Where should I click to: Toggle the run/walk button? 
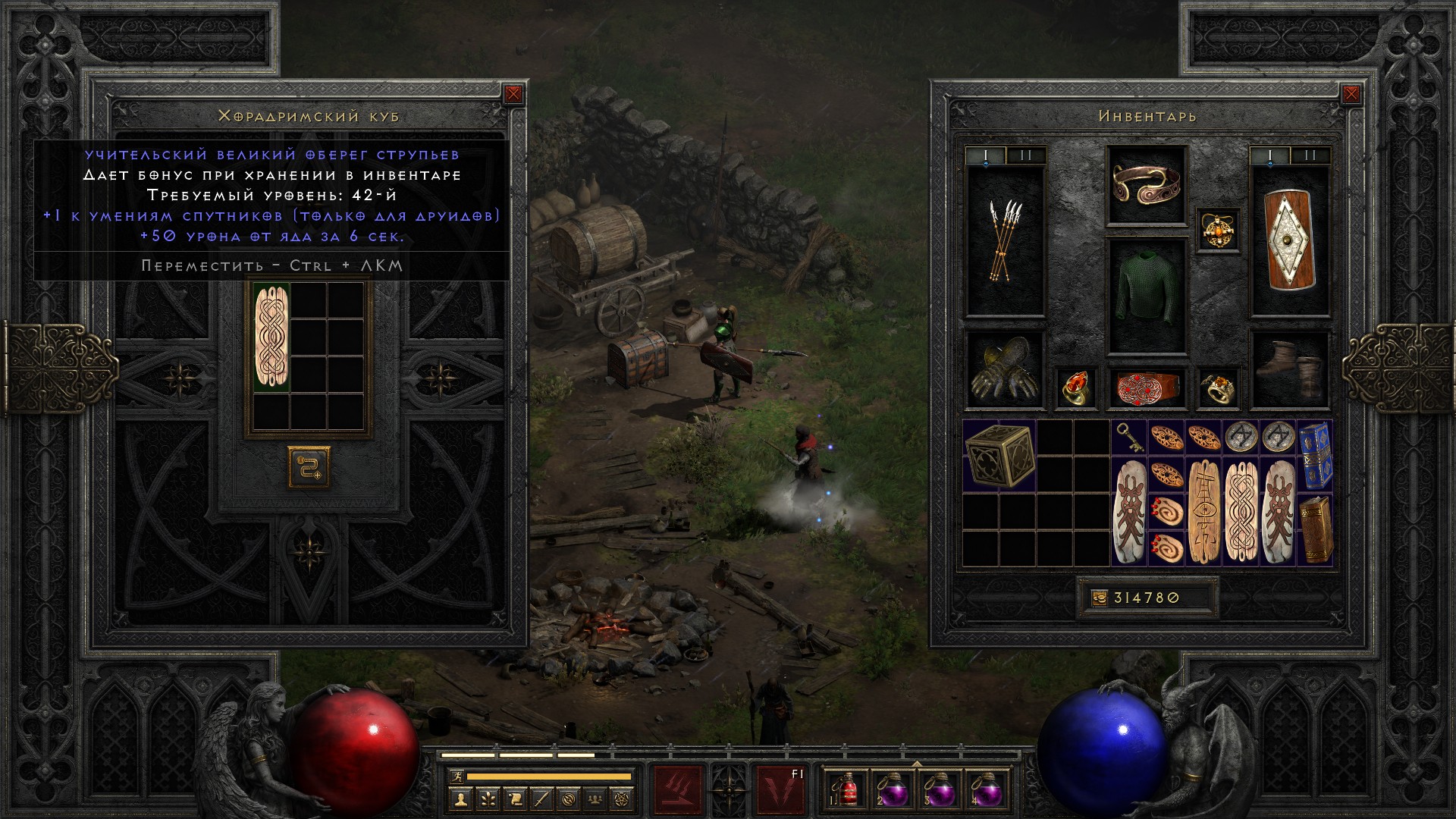(455, 777)
